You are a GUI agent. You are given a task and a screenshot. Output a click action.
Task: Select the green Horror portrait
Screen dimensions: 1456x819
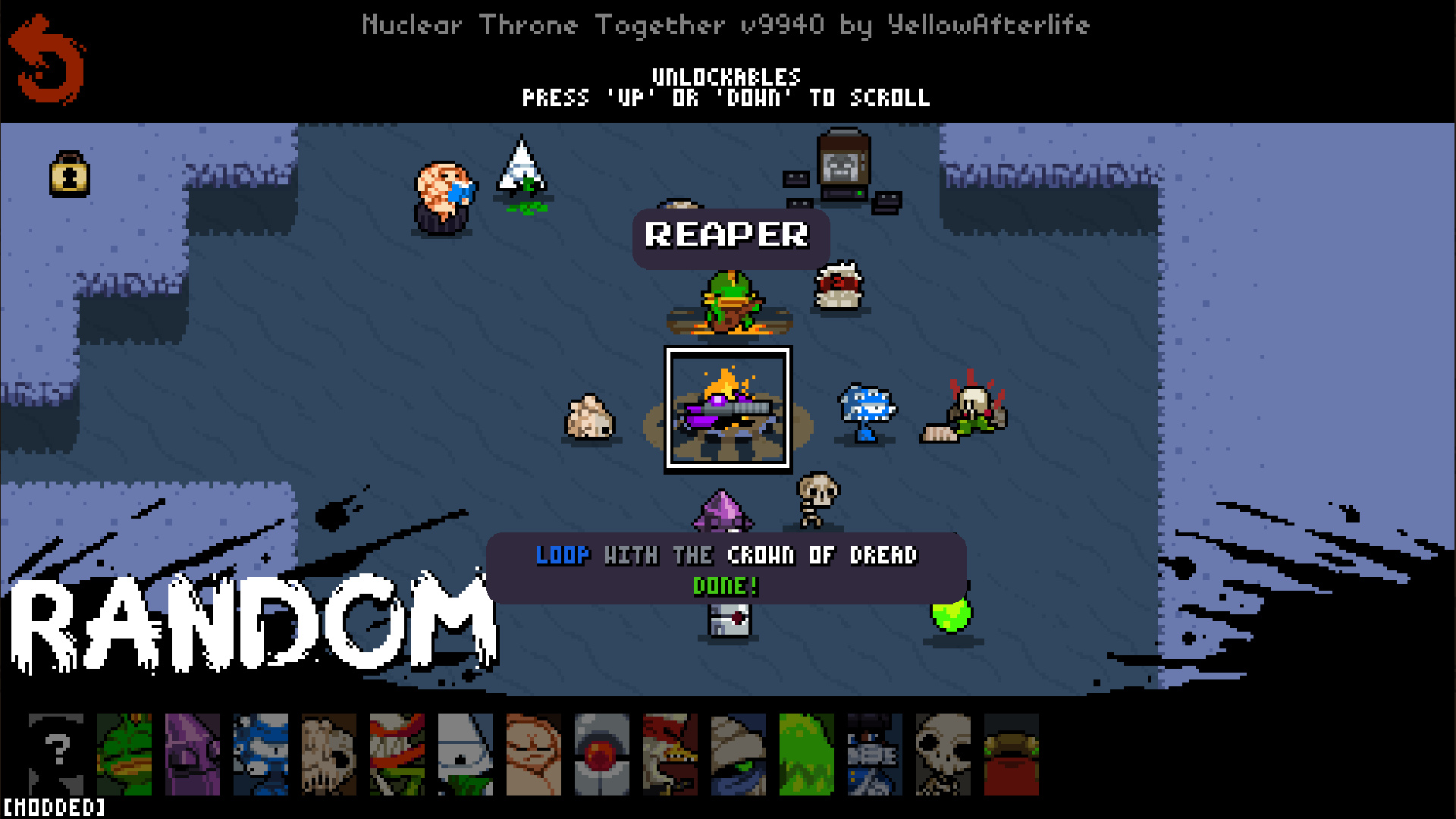tap(807, 754)
